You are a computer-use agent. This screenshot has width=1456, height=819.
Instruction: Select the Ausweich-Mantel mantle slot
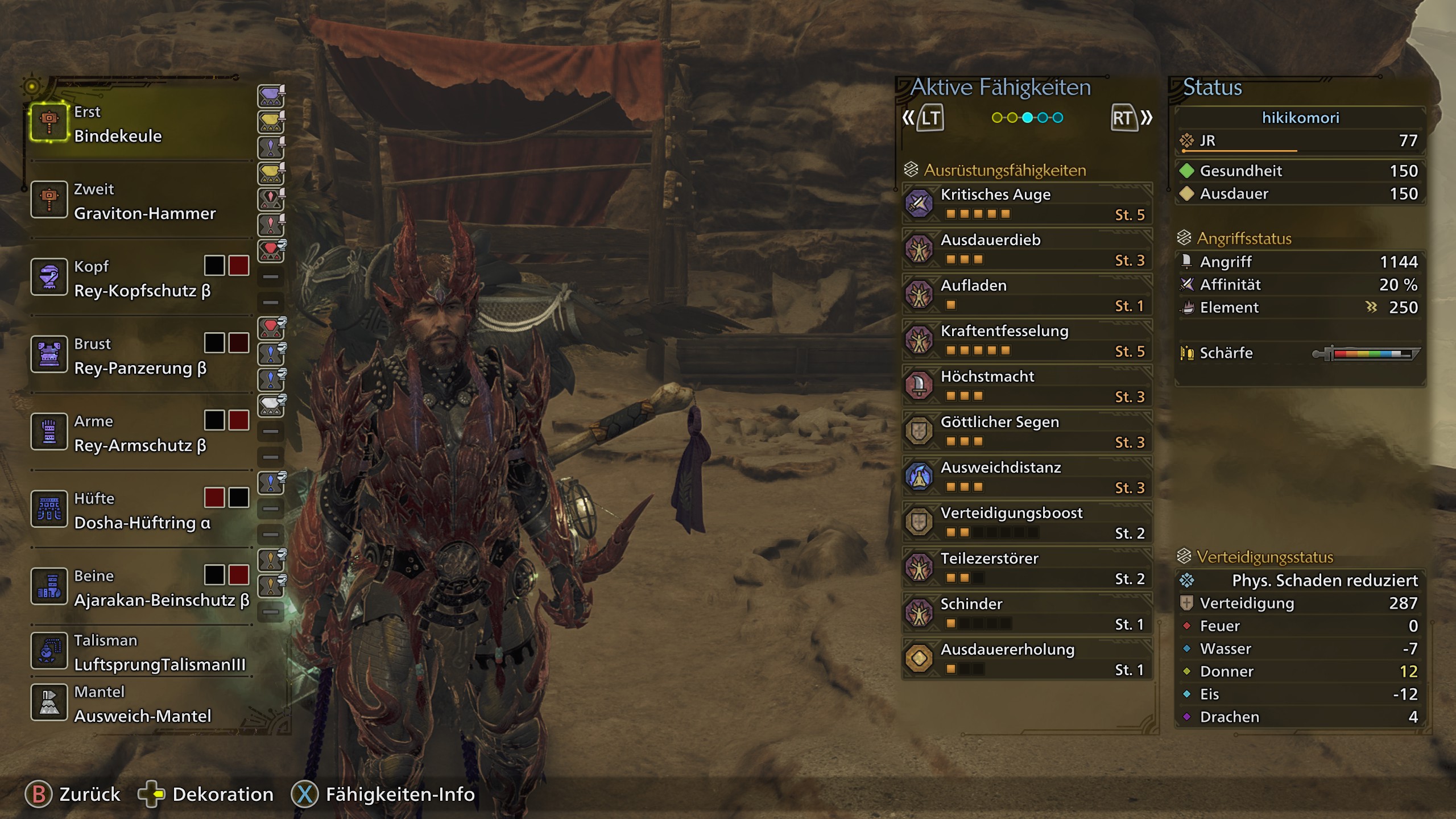point(139,704)
